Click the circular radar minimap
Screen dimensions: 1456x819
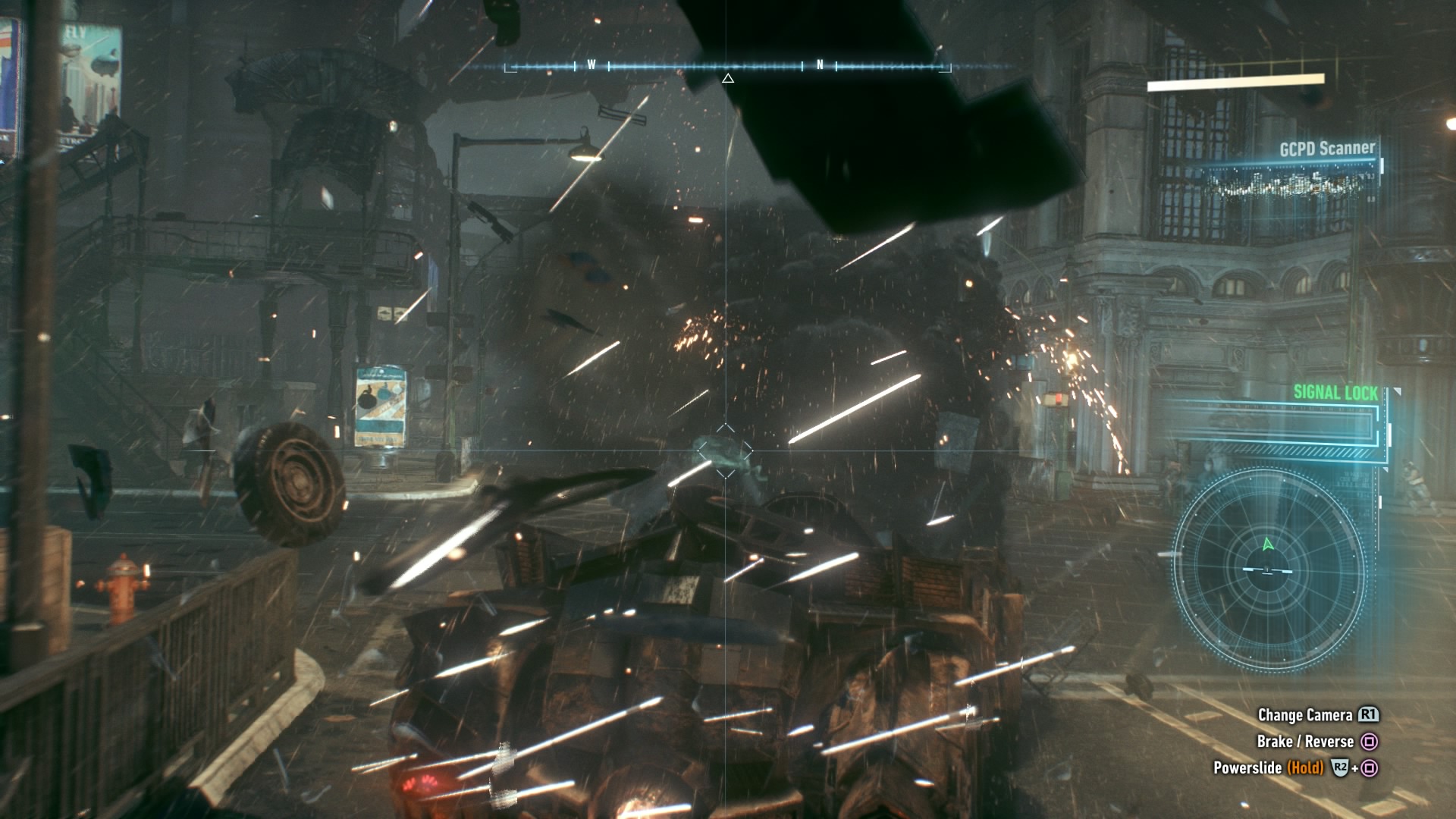[1269, 569]
